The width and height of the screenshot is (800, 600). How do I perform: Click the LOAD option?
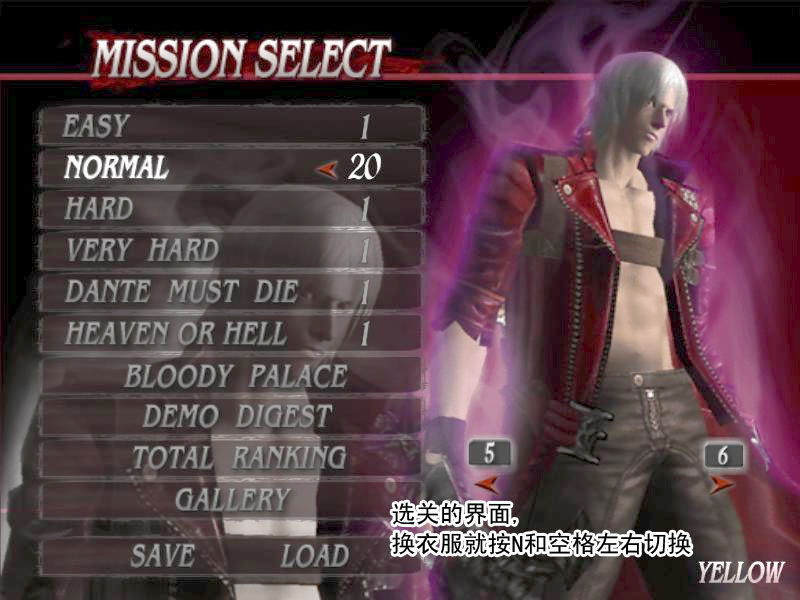(x=314, y=556)
